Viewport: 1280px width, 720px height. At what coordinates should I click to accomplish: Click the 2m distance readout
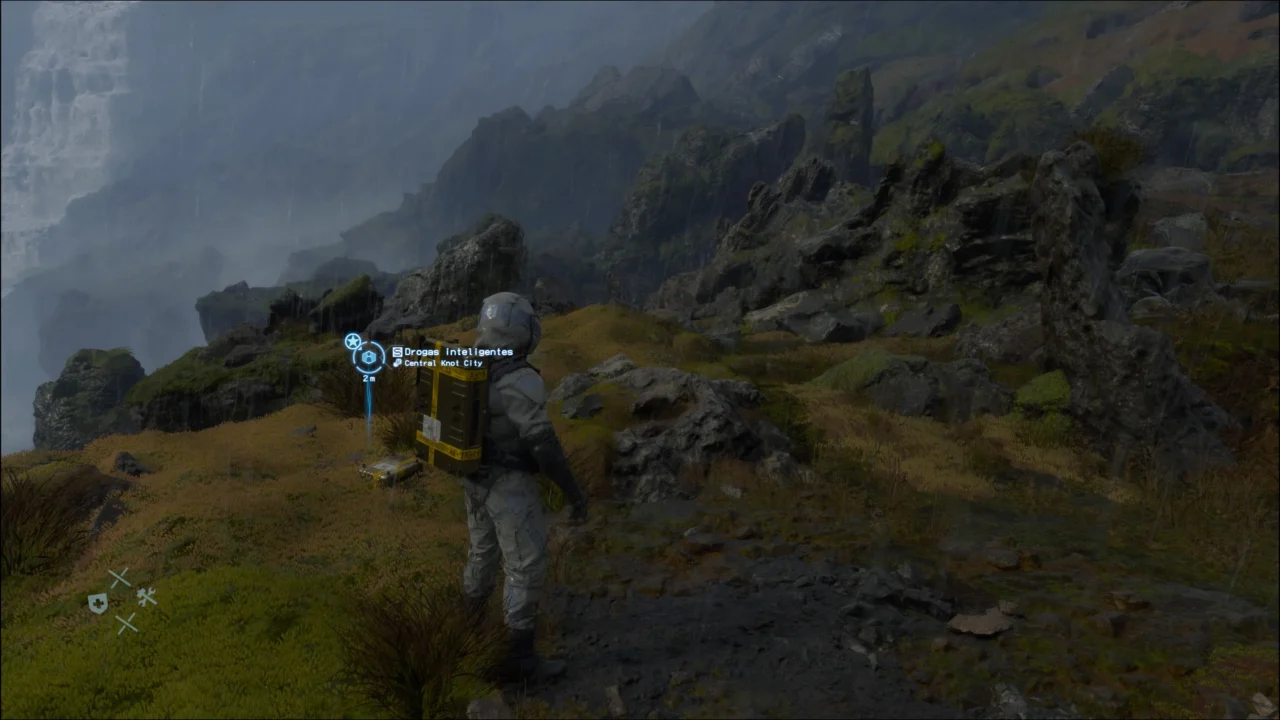coord(368,378)
